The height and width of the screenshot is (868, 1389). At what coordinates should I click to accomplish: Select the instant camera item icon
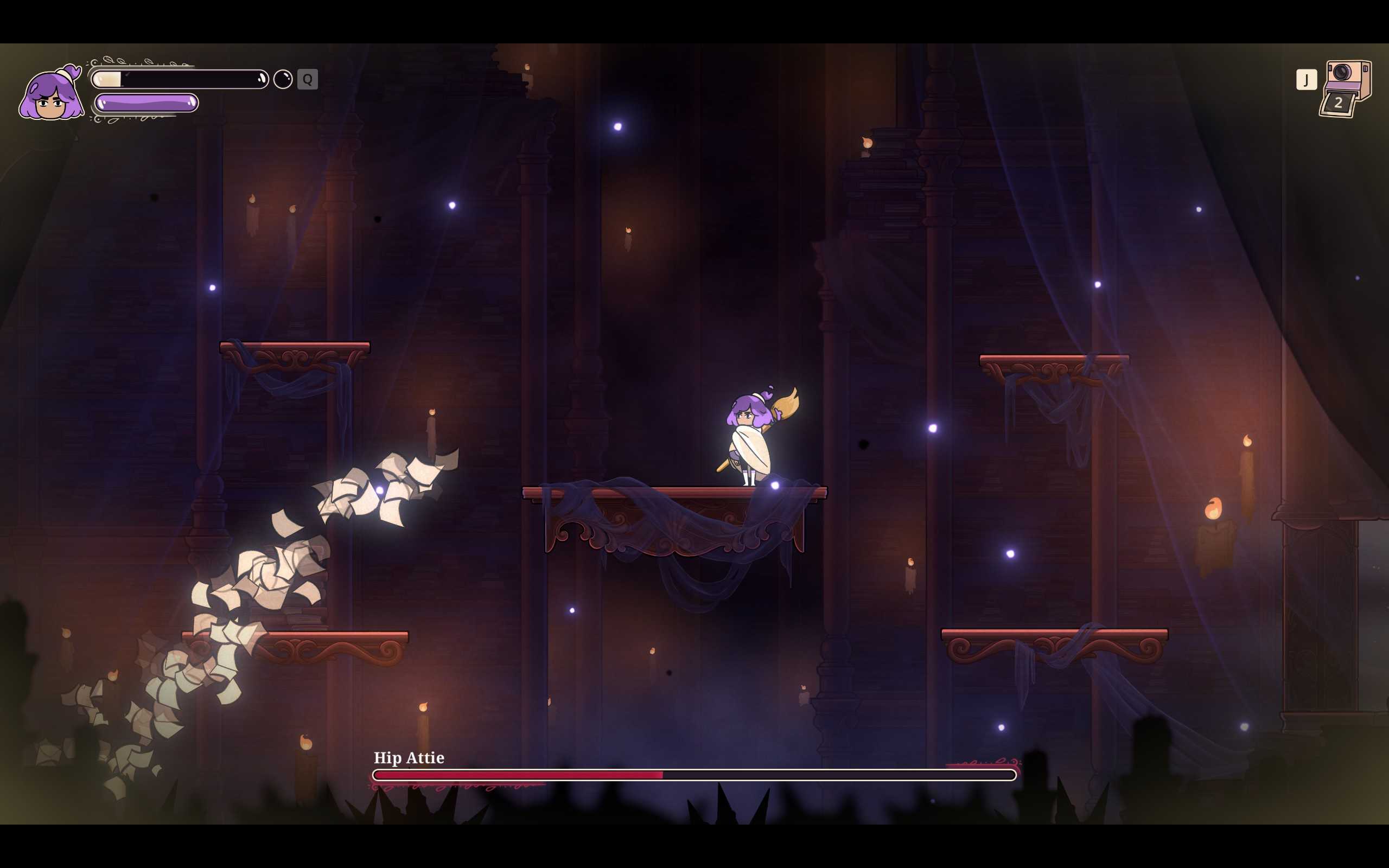click(1346, 88)
